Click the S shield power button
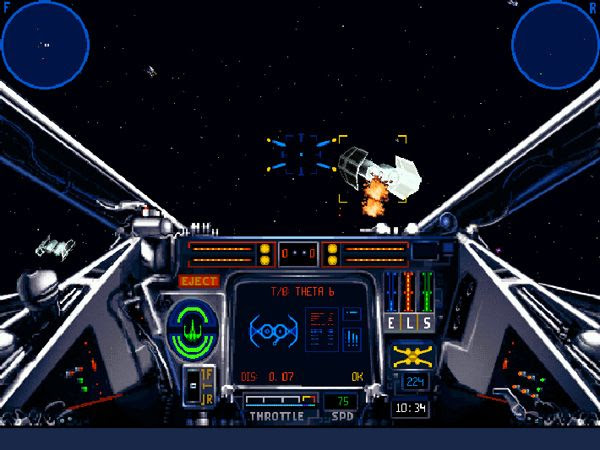The image size is (600, 450). pyautogui.click(x=427, y=322)
